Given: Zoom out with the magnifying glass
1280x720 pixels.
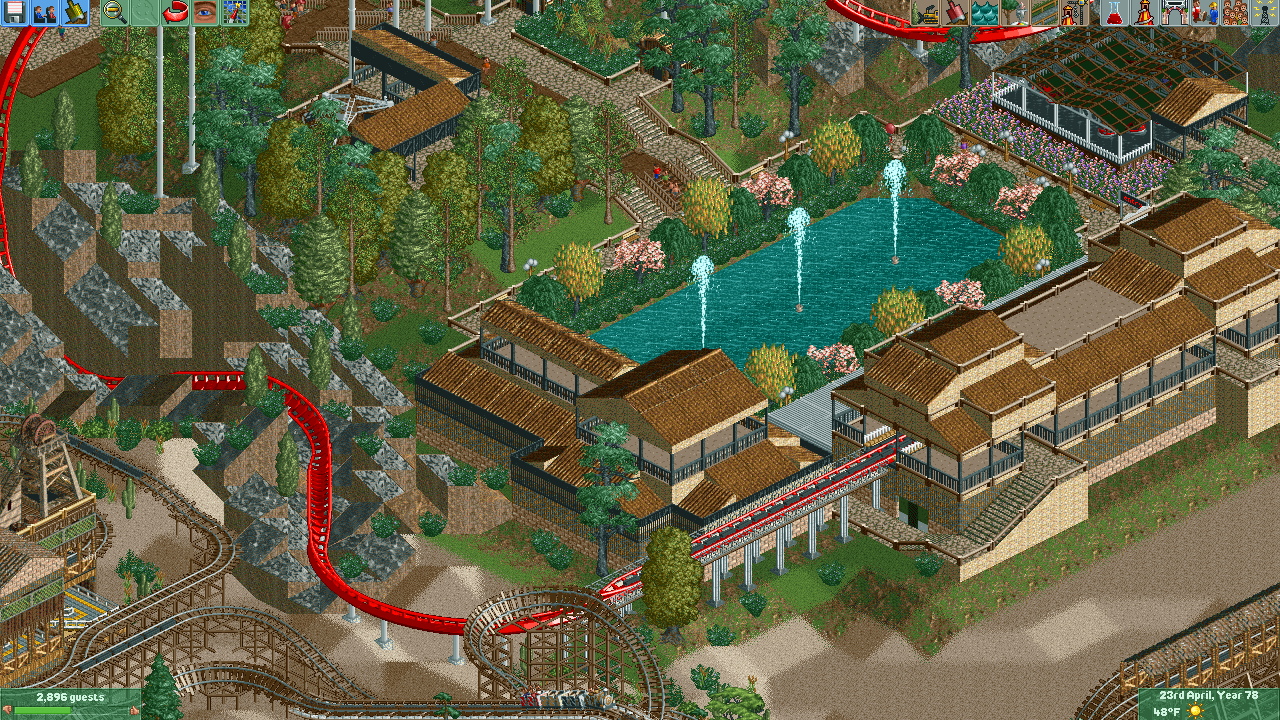Looking at the screenshot, I should coord(115,13).
